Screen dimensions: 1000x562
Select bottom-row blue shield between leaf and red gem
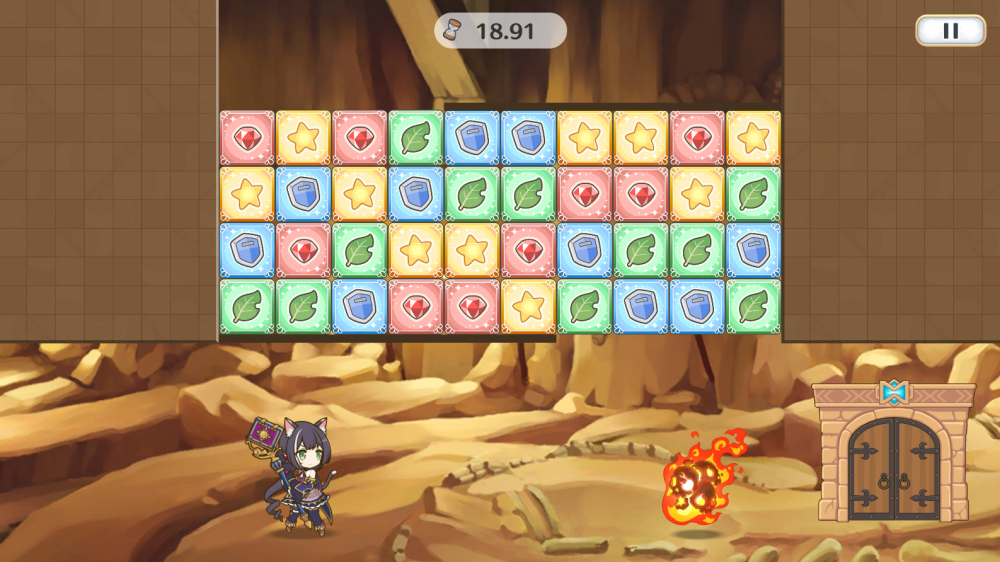click(x=359, y=306)
